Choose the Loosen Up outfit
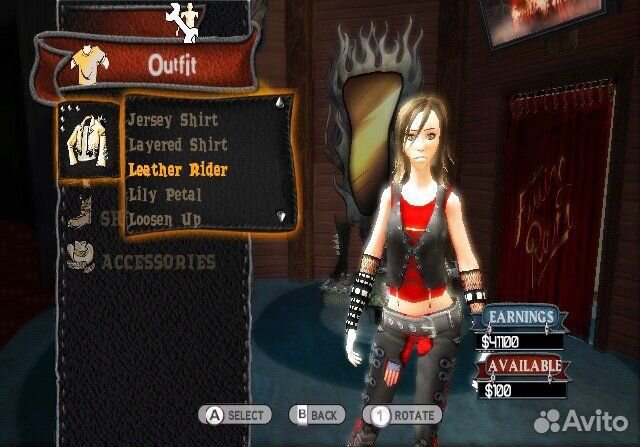Image resolution: width=640 pixels, height=447 pixels. 165,218
